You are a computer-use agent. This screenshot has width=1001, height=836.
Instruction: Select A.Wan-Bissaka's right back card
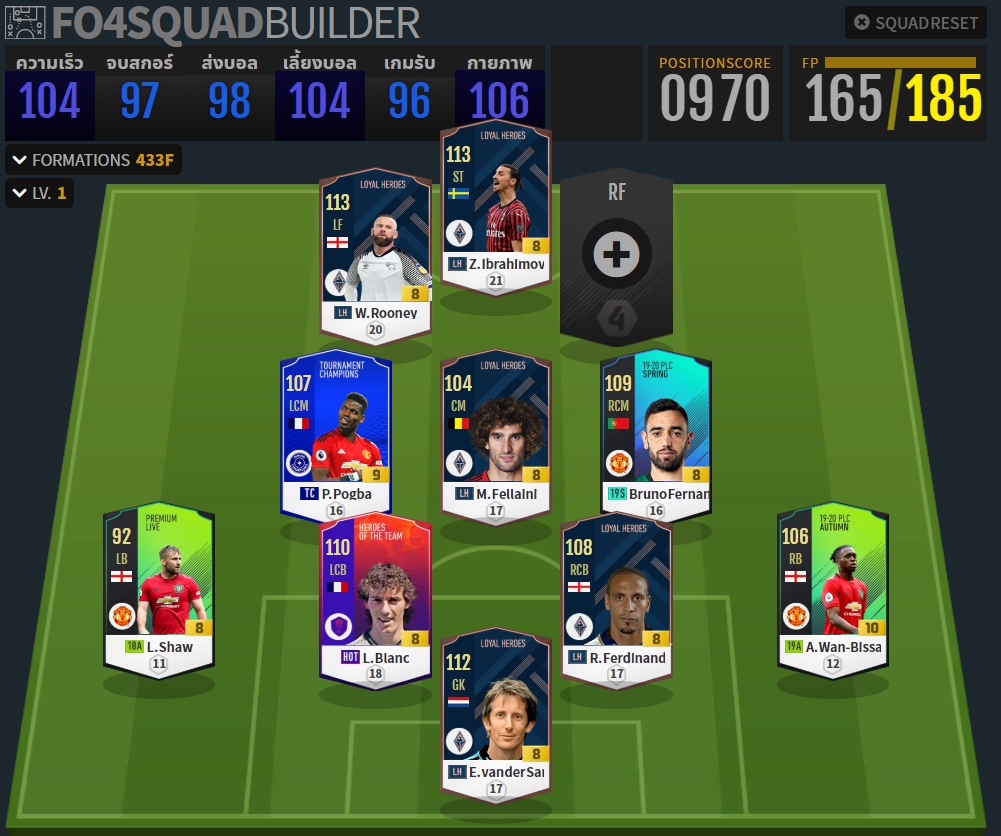tap(832, 590)
